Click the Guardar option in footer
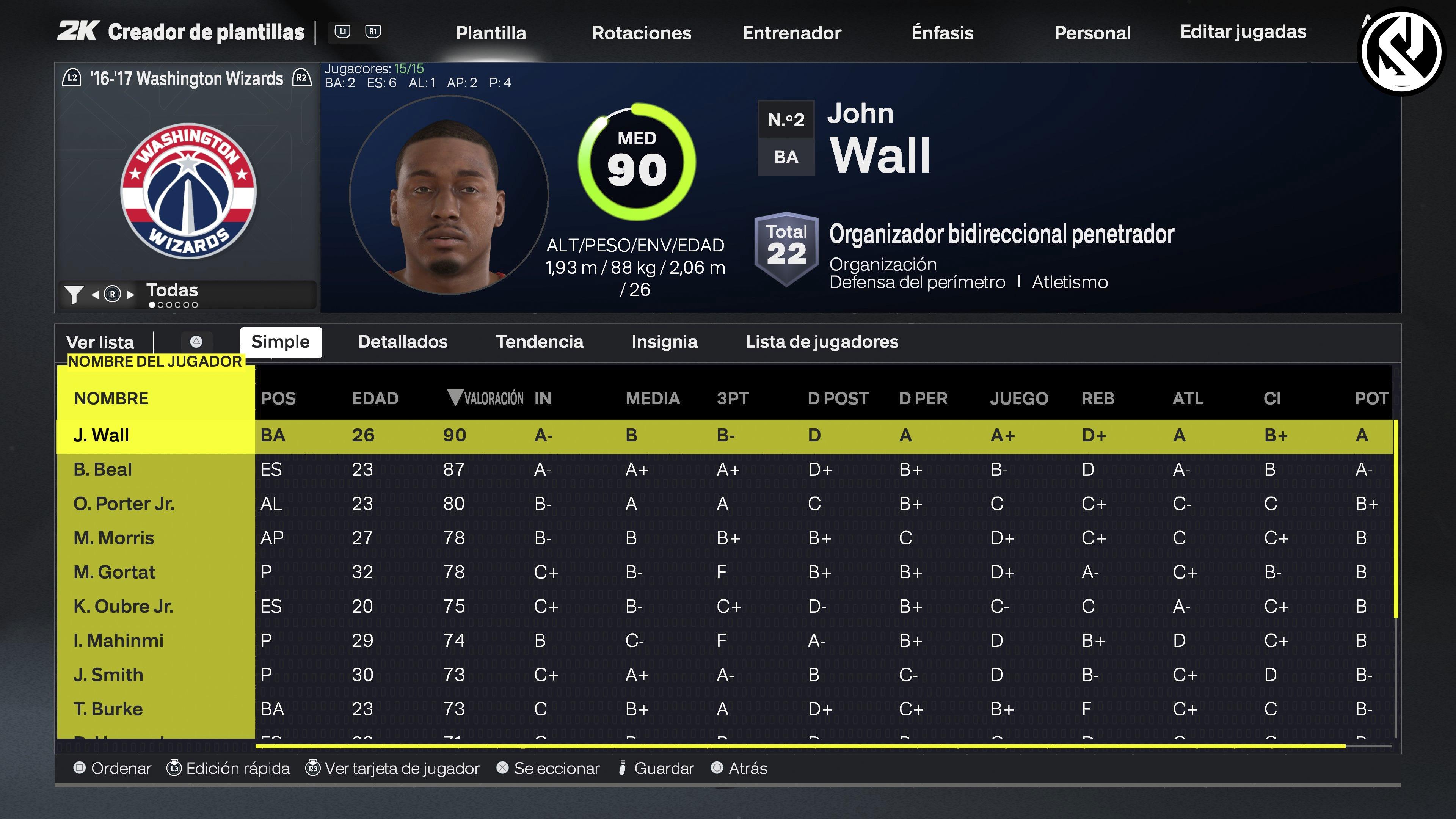Viewport: 1456px width, 819px height. coord(663,768)
